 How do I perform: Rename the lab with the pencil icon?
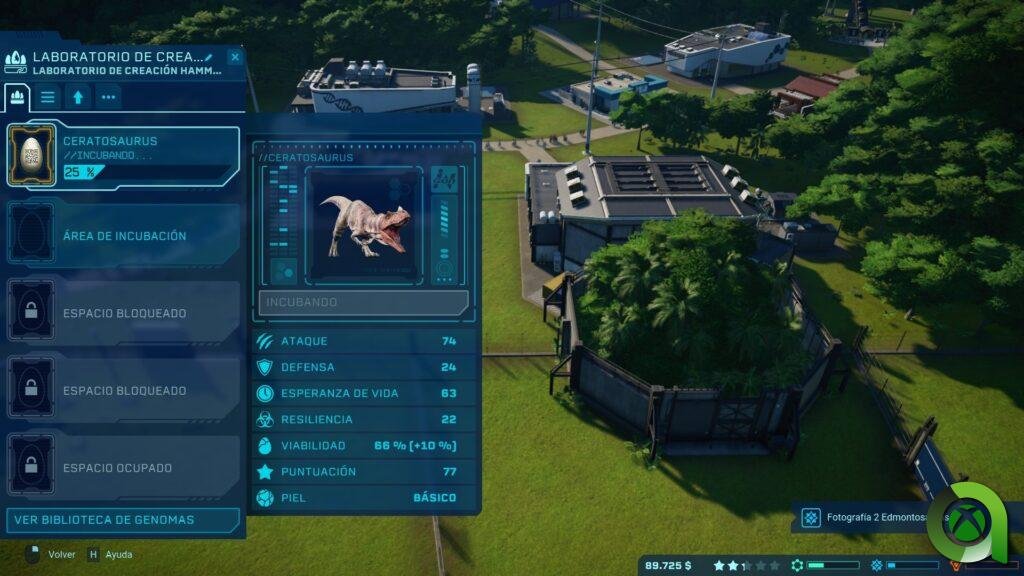(209, 57)
